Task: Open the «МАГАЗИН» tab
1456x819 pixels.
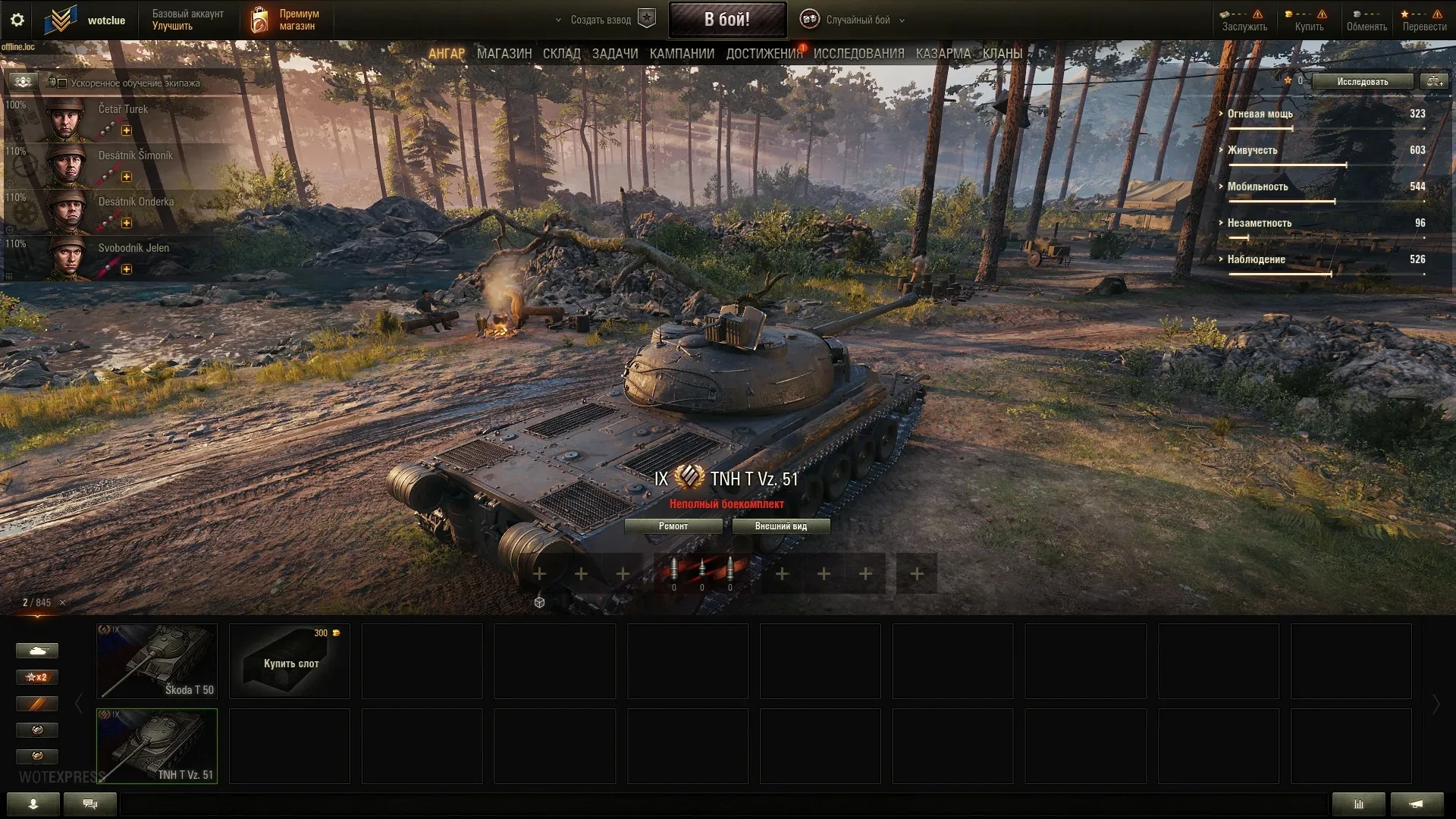Action: [x=504, y=54]
